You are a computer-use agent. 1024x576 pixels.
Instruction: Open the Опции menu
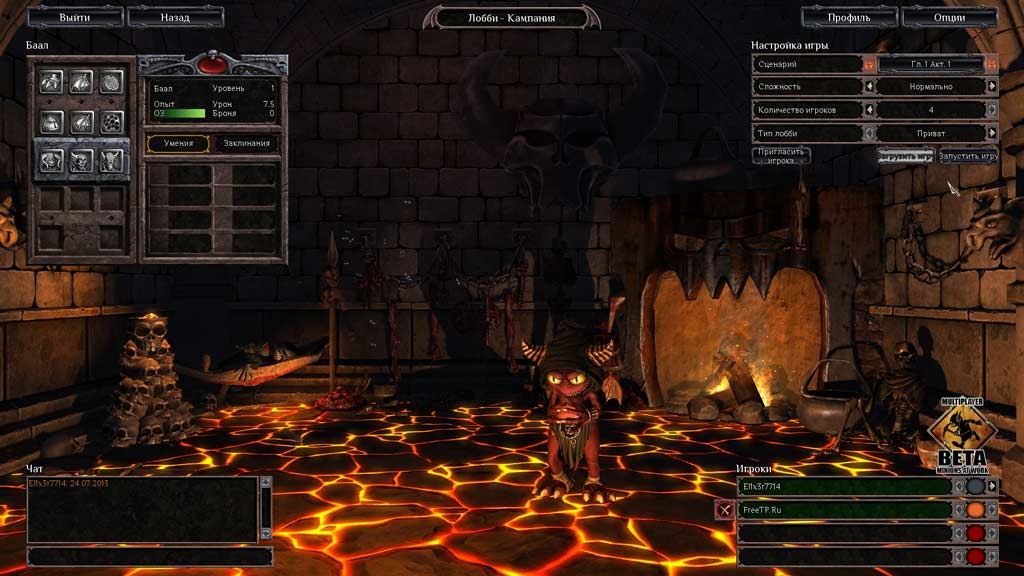click(x=950, y=17)
